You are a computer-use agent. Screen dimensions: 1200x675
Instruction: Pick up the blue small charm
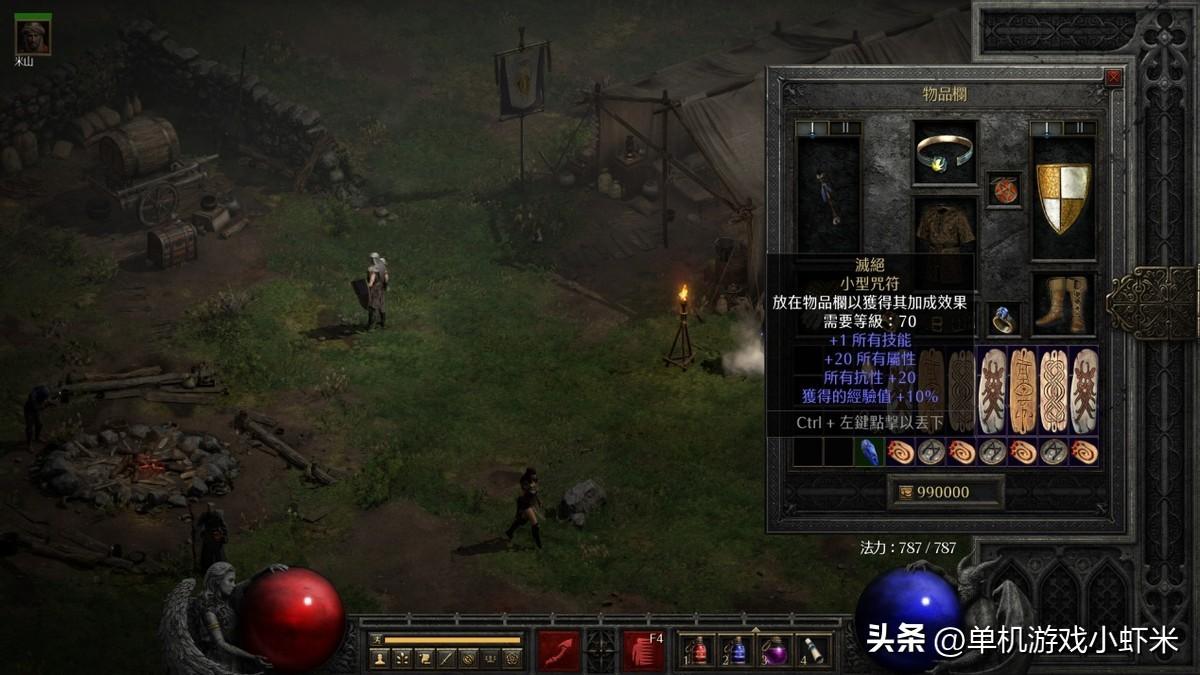[869, 452]
